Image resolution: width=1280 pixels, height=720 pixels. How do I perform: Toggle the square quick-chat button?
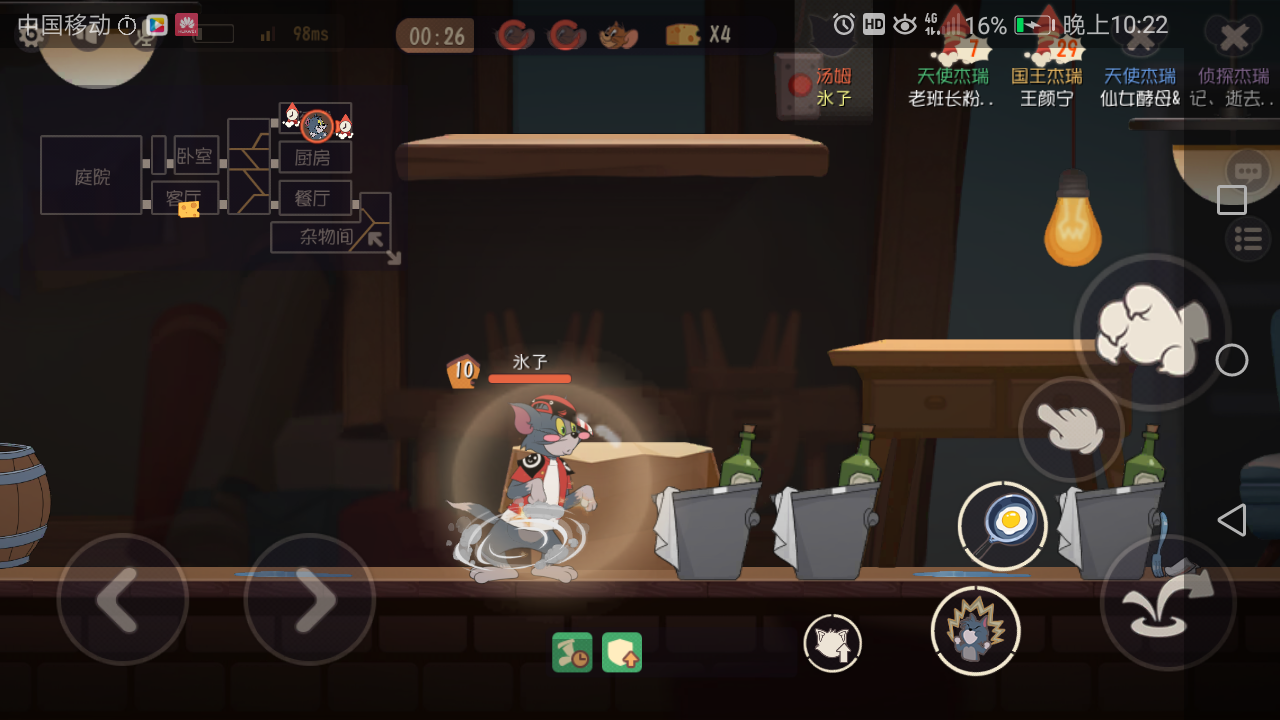tap(1231, 200)
